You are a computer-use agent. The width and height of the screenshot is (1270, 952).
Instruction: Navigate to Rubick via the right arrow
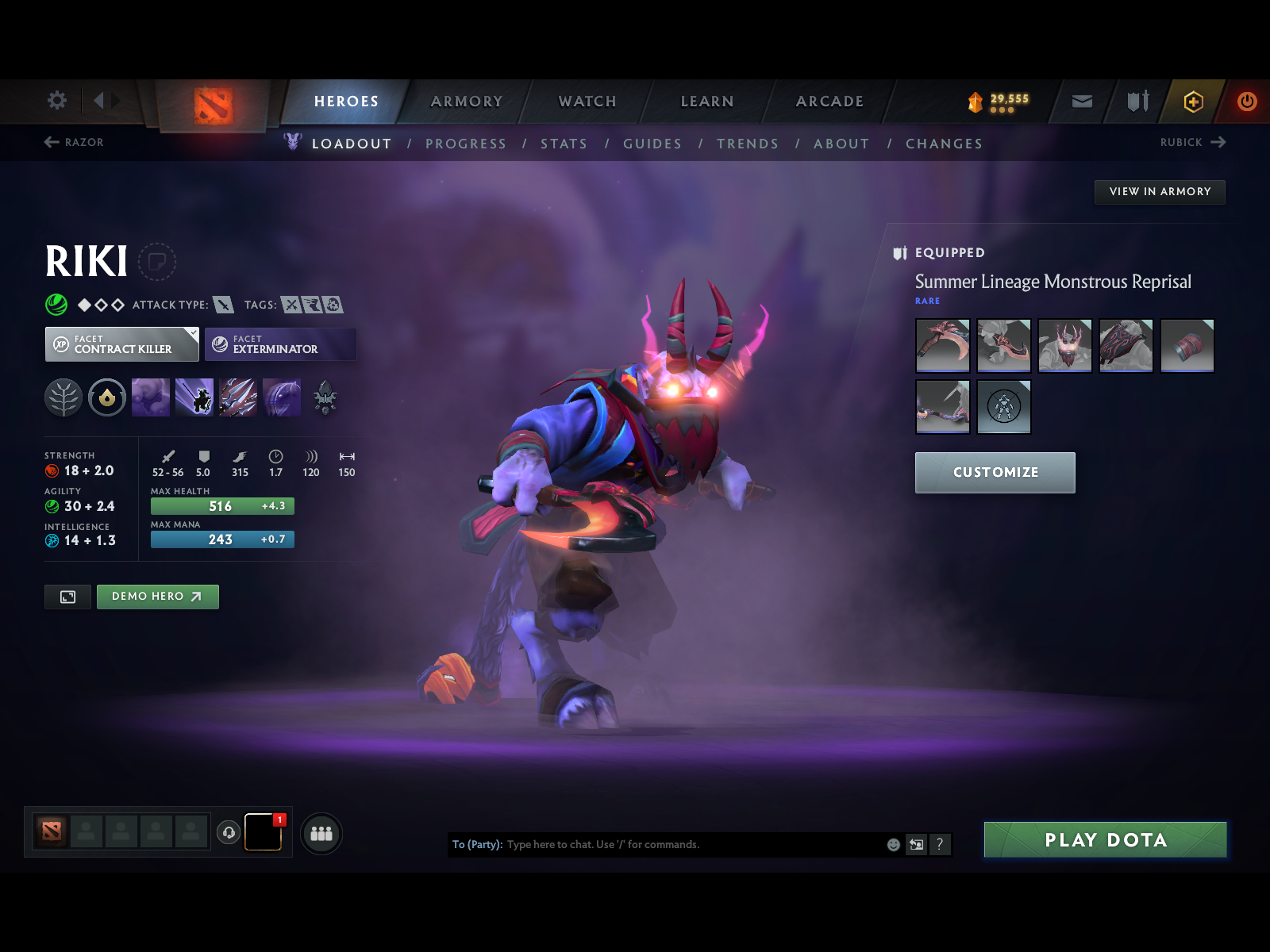[1219, 143]
